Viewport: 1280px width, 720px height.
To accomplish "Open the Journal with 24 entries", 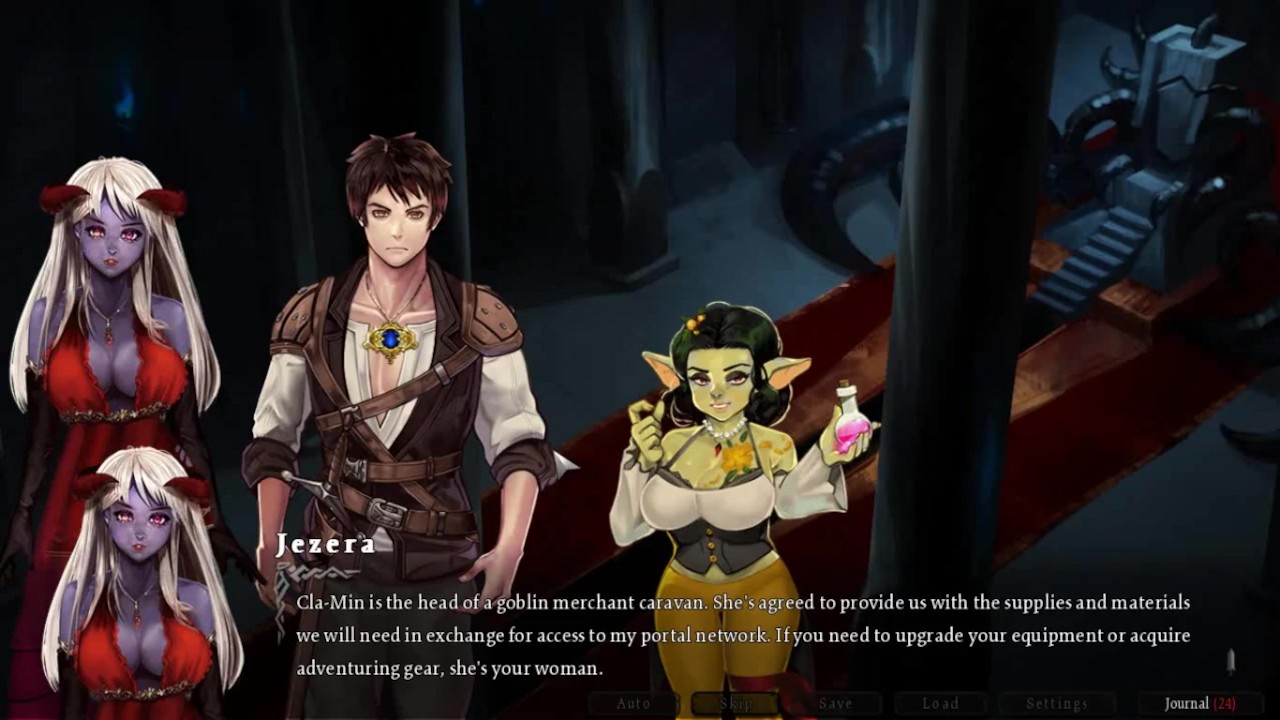I will pos(1199,703).
